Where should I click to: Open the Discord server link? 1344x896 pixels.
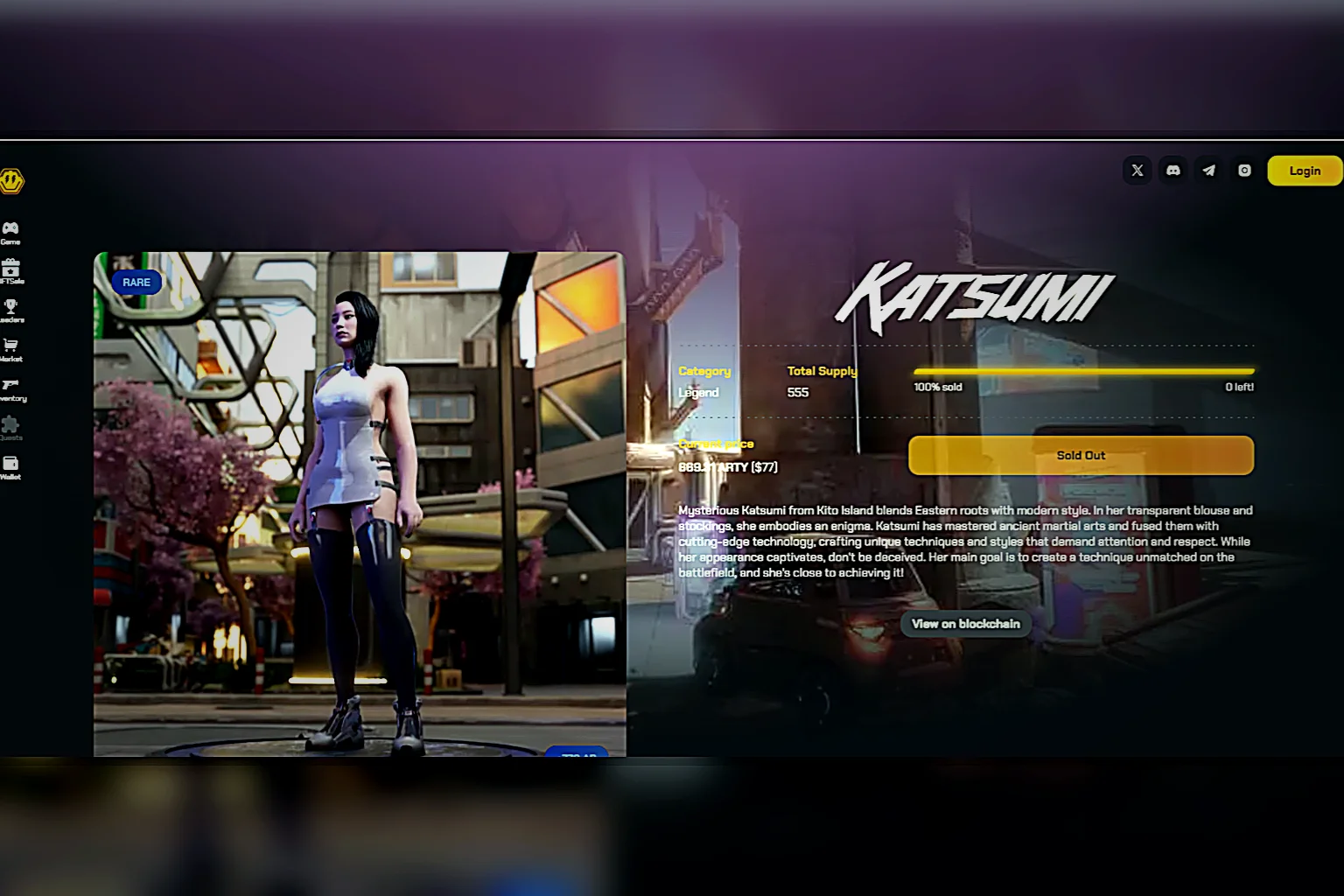point(1172,171)
